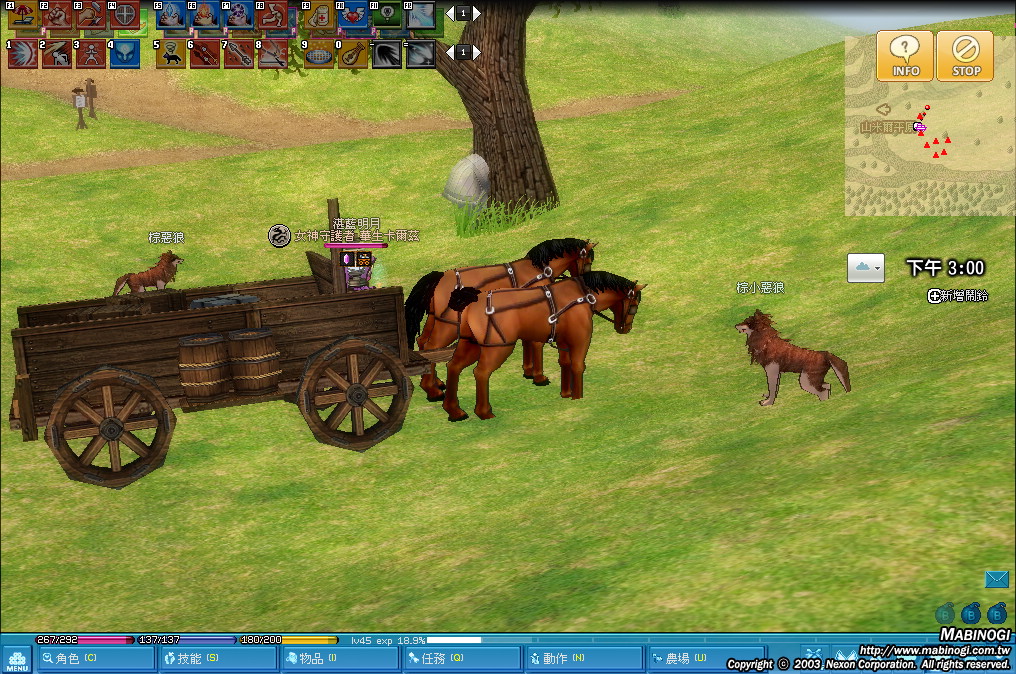Show the Skills (技能) window
This screenshot has height=674, width=1016.
[x=218, y=658]
